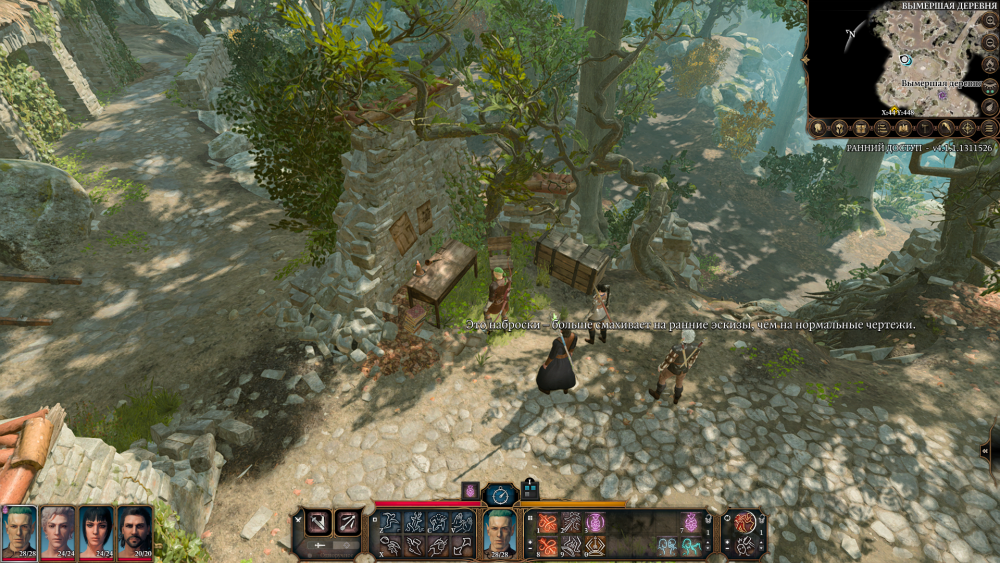Select the ranged bow weapon slot

[348, 521]
